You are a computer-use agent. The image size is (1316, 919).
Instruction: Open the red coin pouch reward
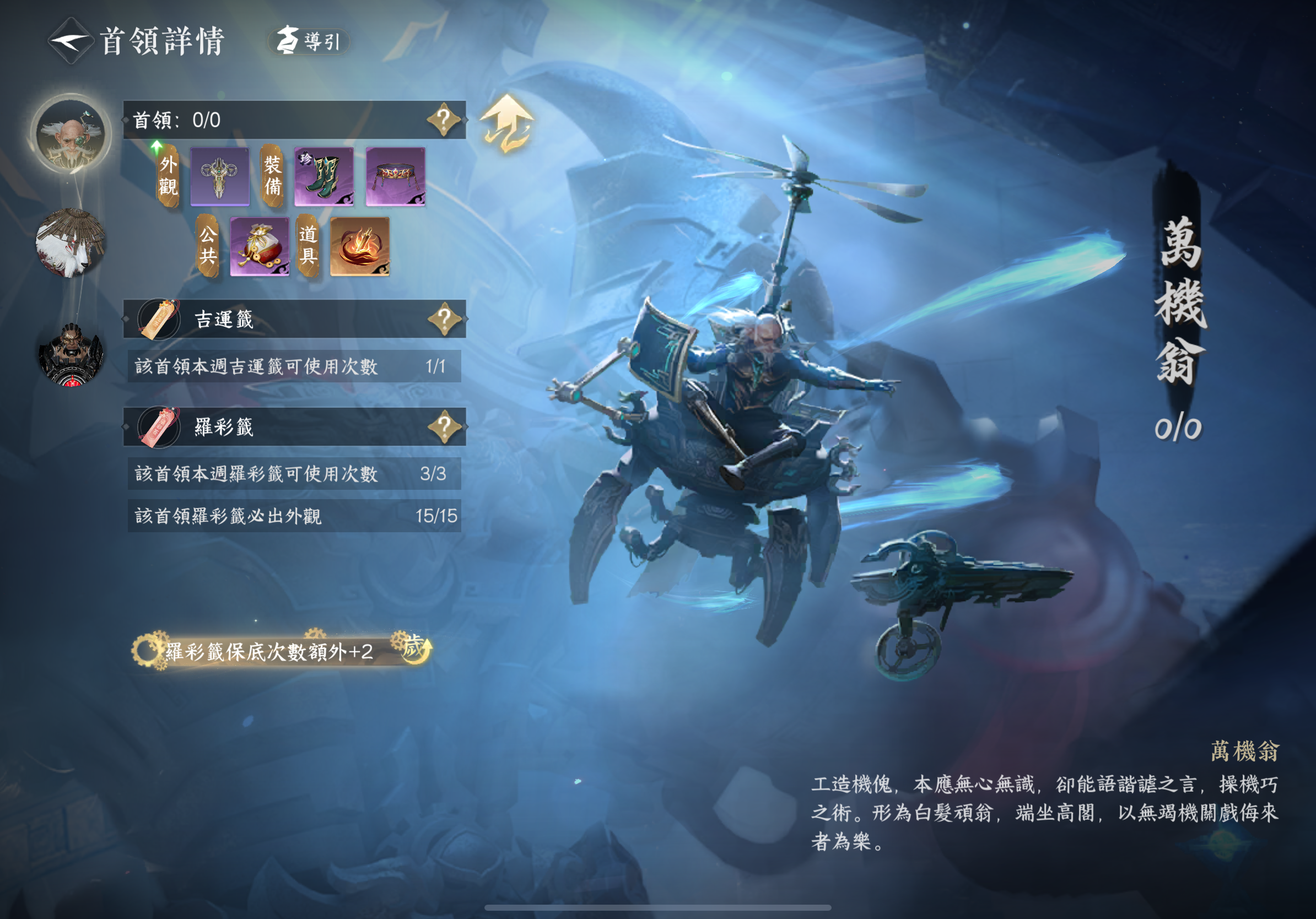coord(260,247)
